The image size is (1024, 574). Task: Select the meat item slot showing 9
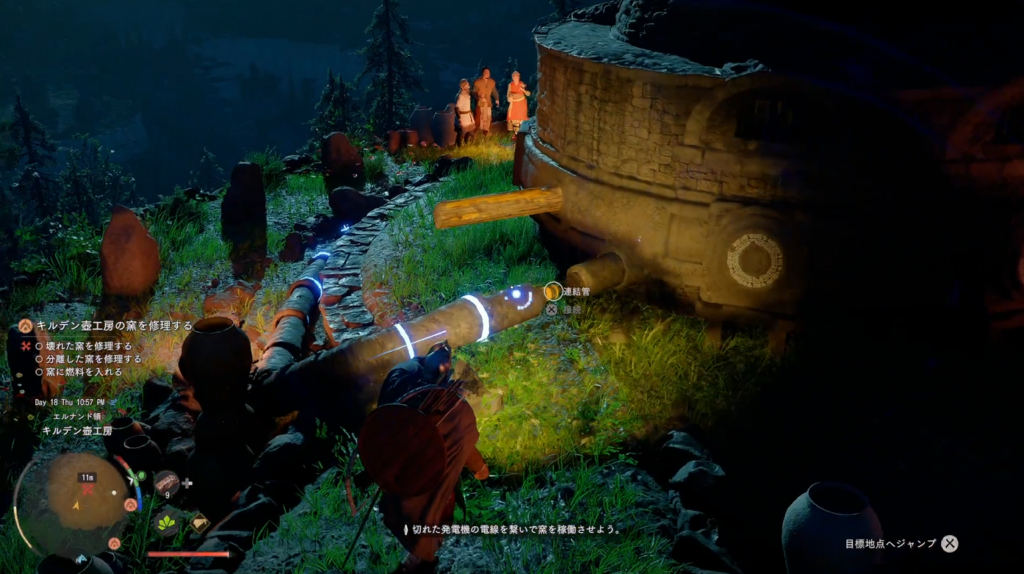166,484
